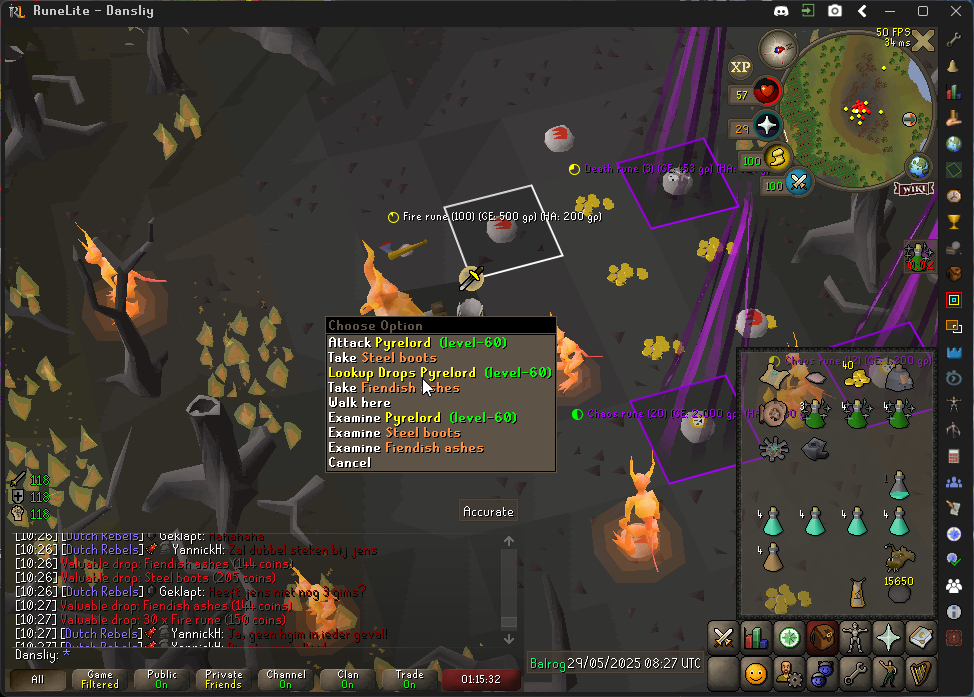Open the Wiki lookup banner
The width and height of the screenshot is (974, 697).
tap(912, 188)
